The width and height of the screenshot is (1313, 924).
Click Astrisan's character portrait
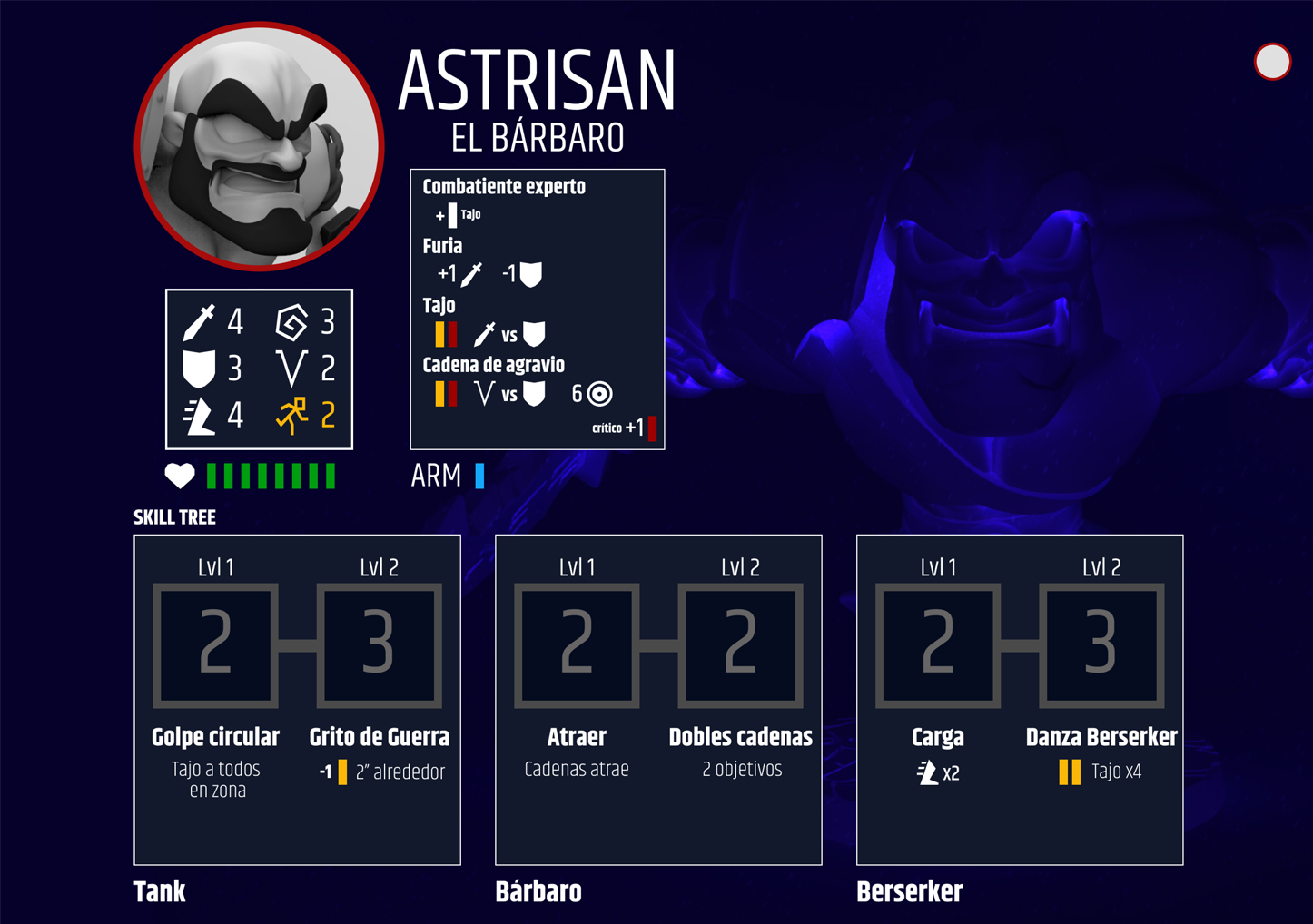coord(260,147)
